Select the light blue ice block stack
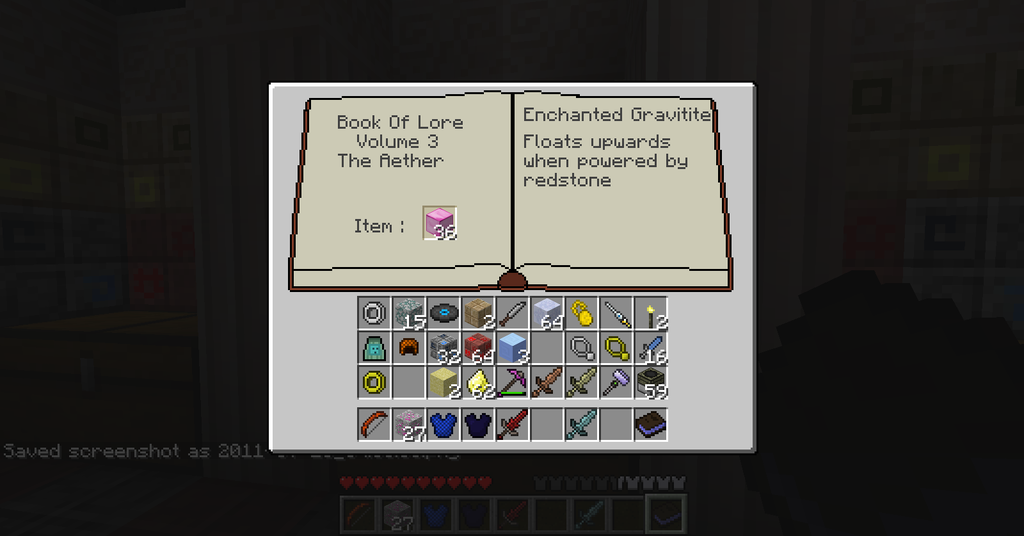 (512, 348)
